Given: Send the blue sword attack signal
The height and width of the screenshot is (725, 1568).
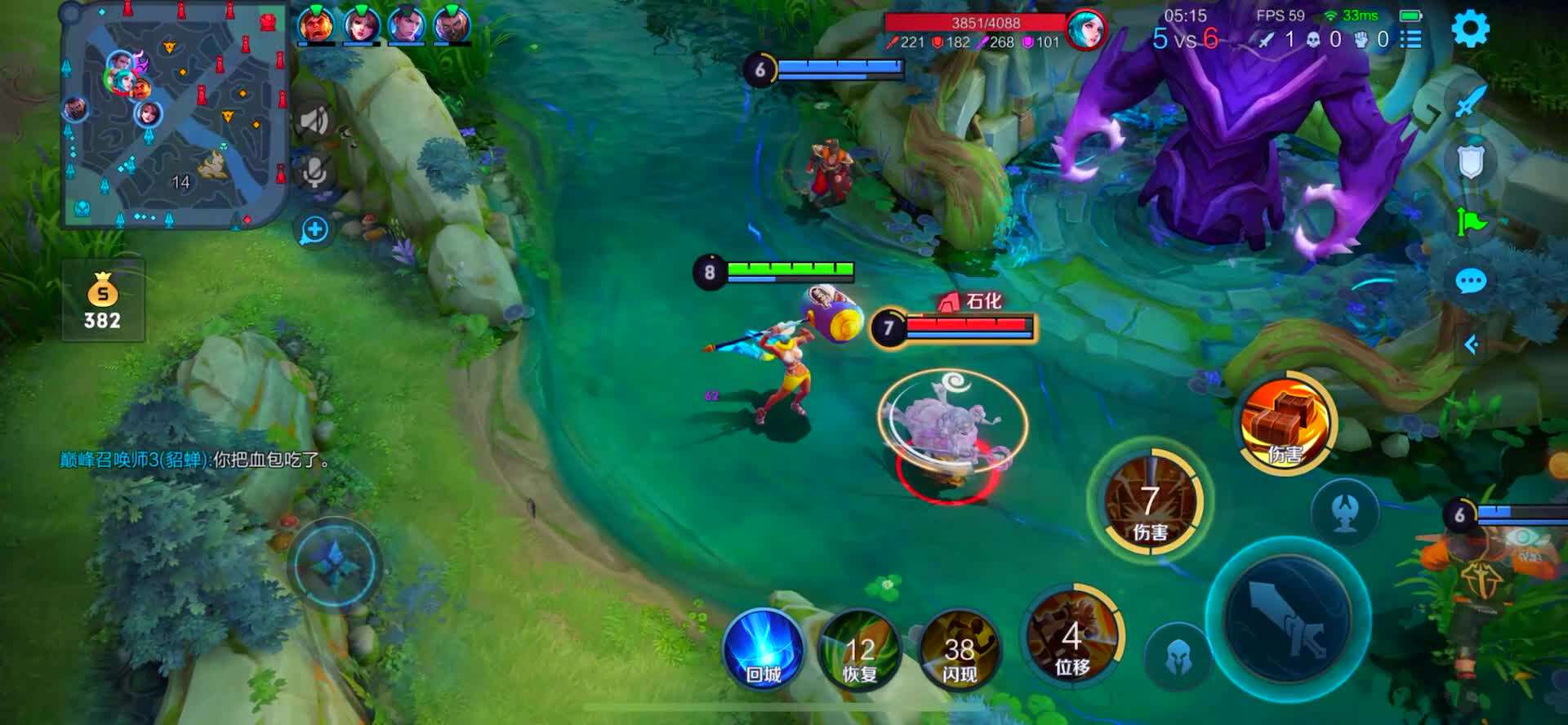Looking at the screenshot, I should [1471, 102].
